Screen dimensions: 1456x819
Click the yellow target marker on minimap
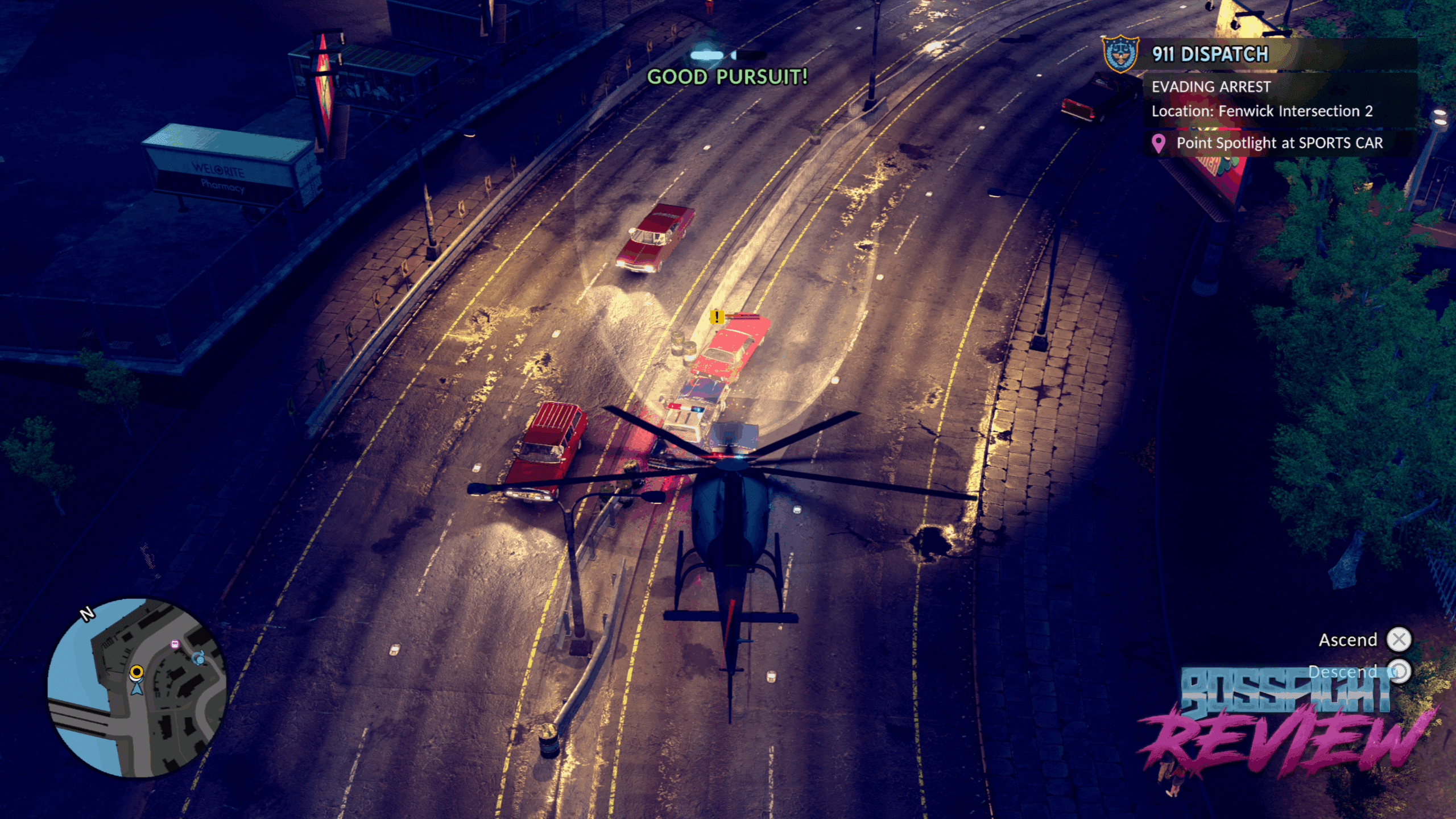coord(136,673)
